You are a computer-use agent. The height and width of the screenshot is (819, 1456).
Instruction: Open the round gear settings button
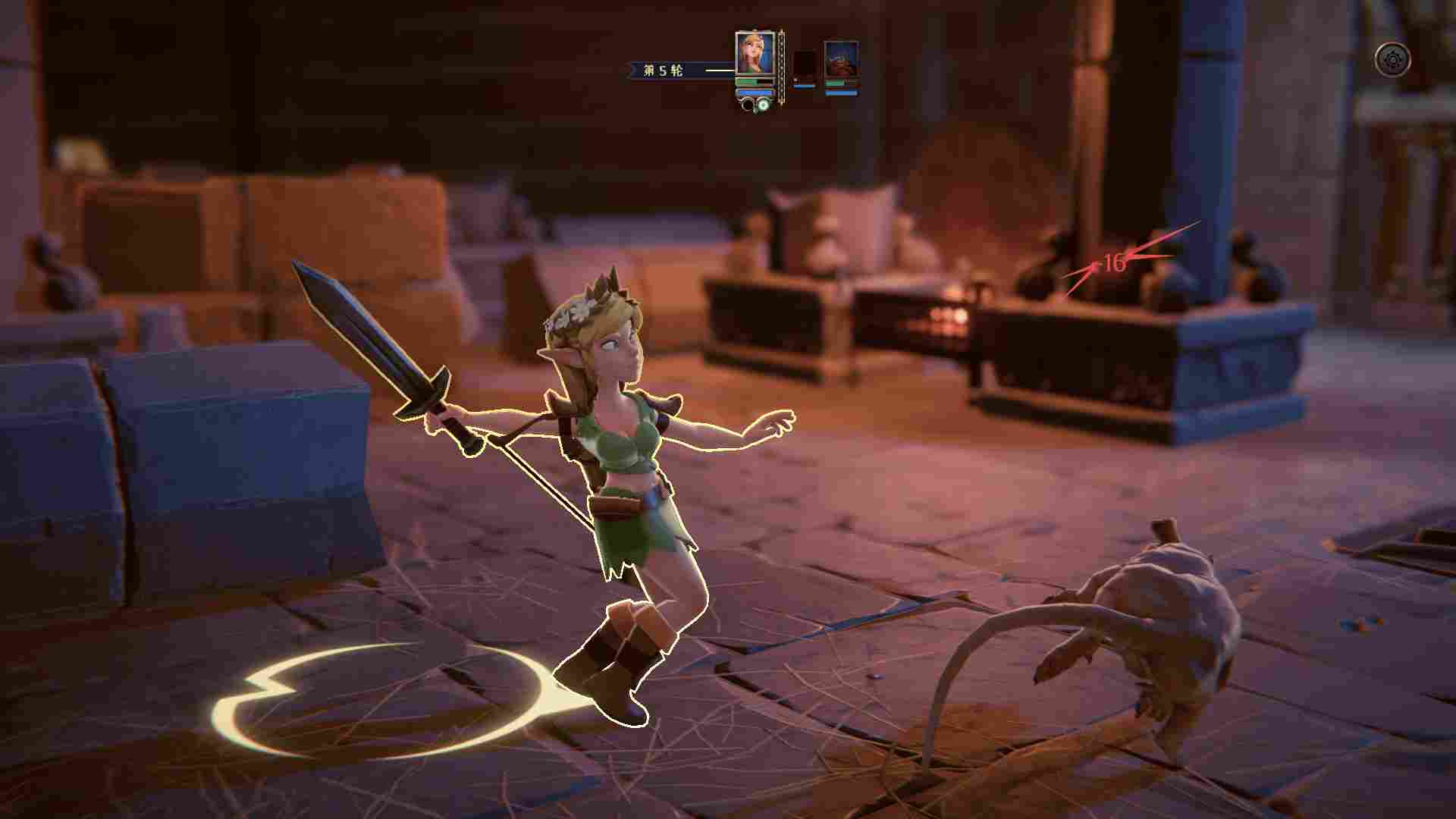point(1393,60)
